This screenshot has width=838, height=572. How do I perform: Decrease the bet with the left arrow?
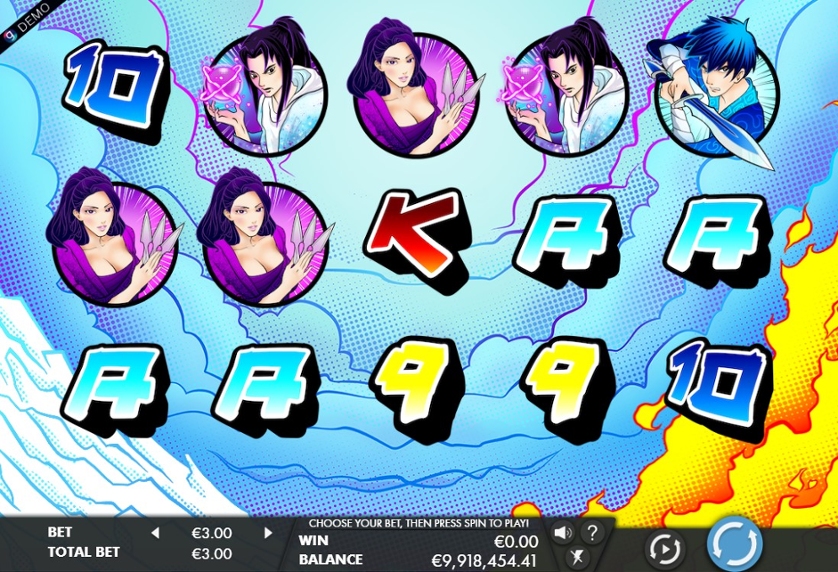(x=155, y=533)
